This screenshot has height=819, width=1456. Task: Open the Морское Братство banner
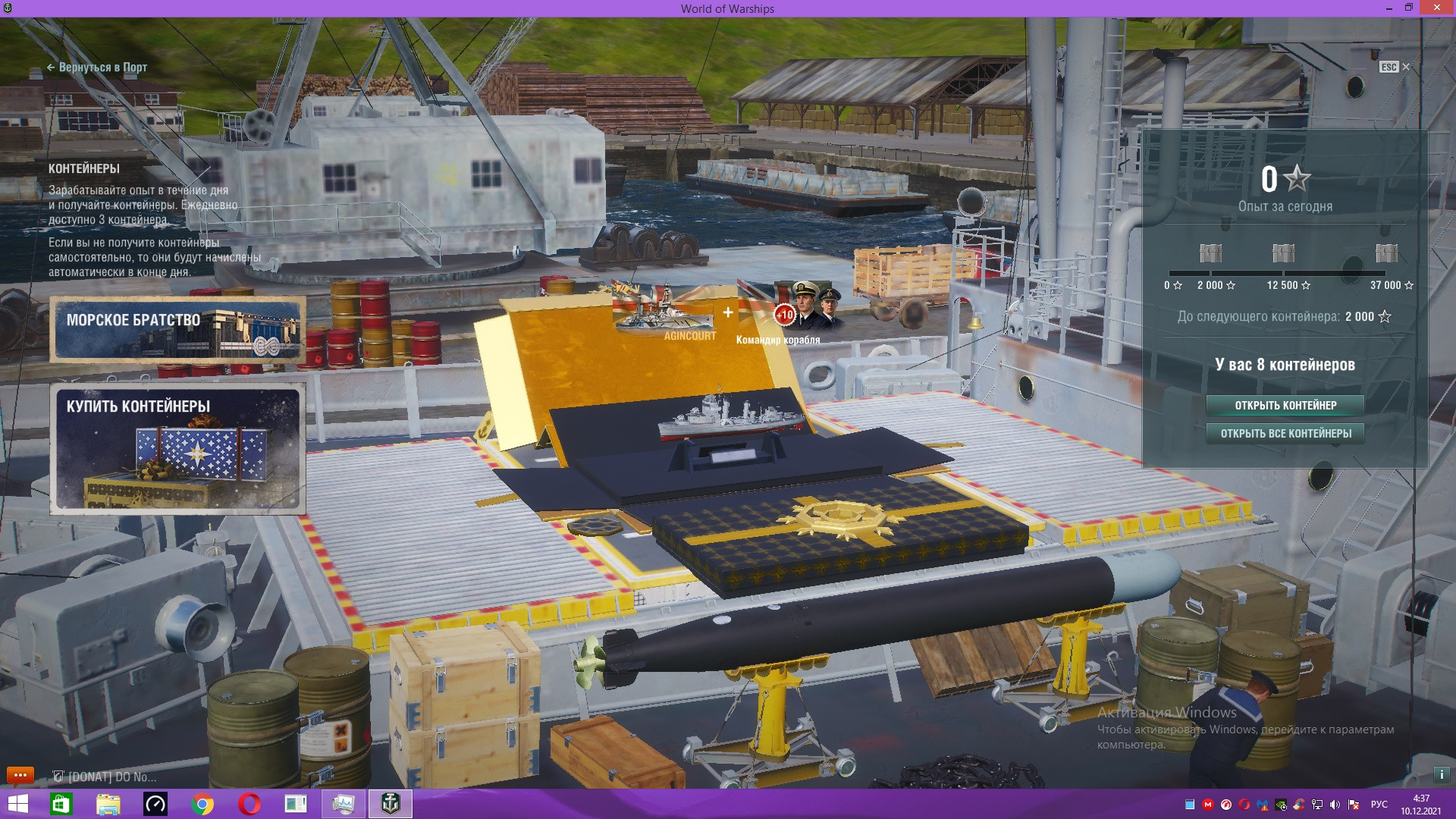pos(178,329)
